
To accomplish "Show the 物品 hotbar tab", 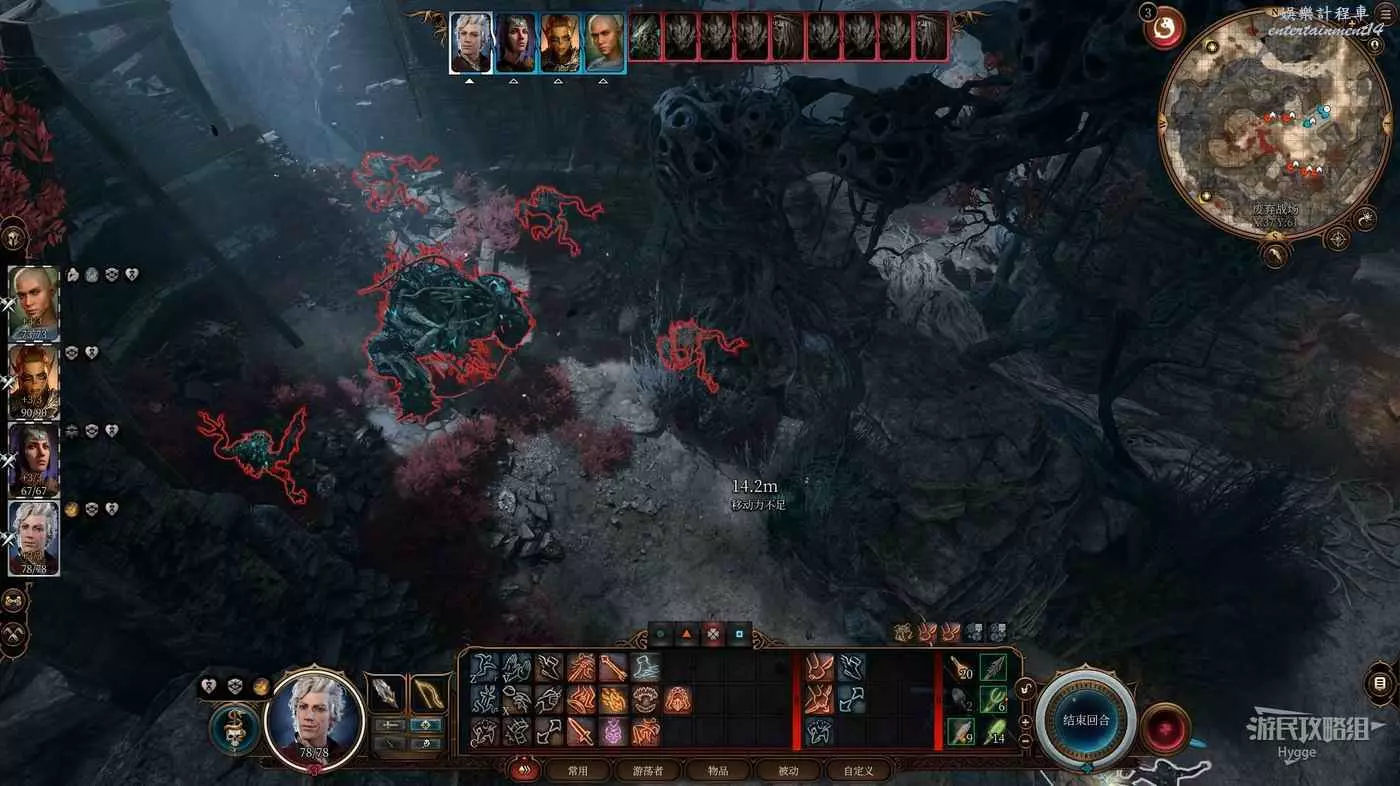I will click(x=717, y=770).
